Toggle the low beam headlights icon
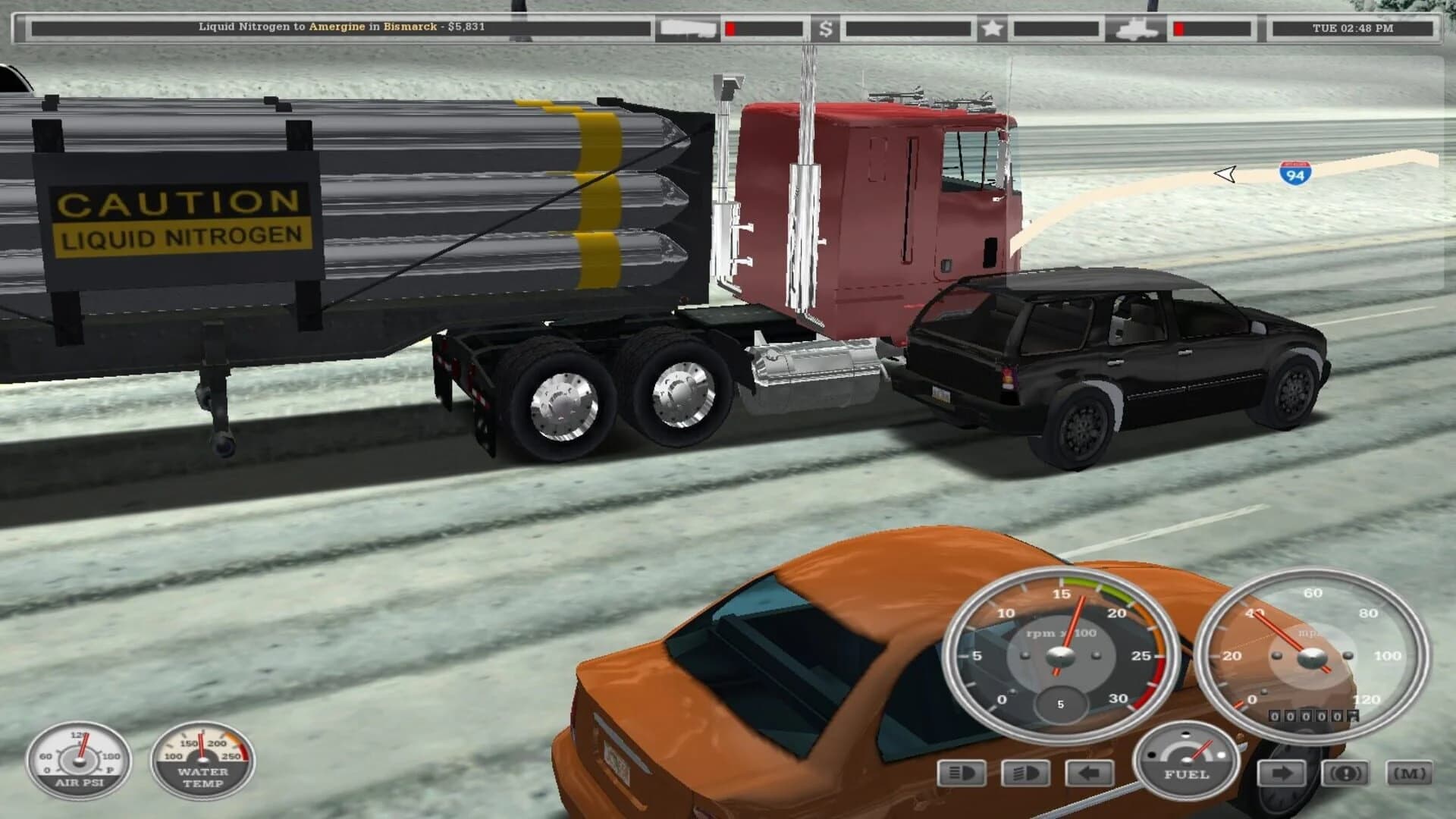The image size is (1456, 819). [960, 772]
